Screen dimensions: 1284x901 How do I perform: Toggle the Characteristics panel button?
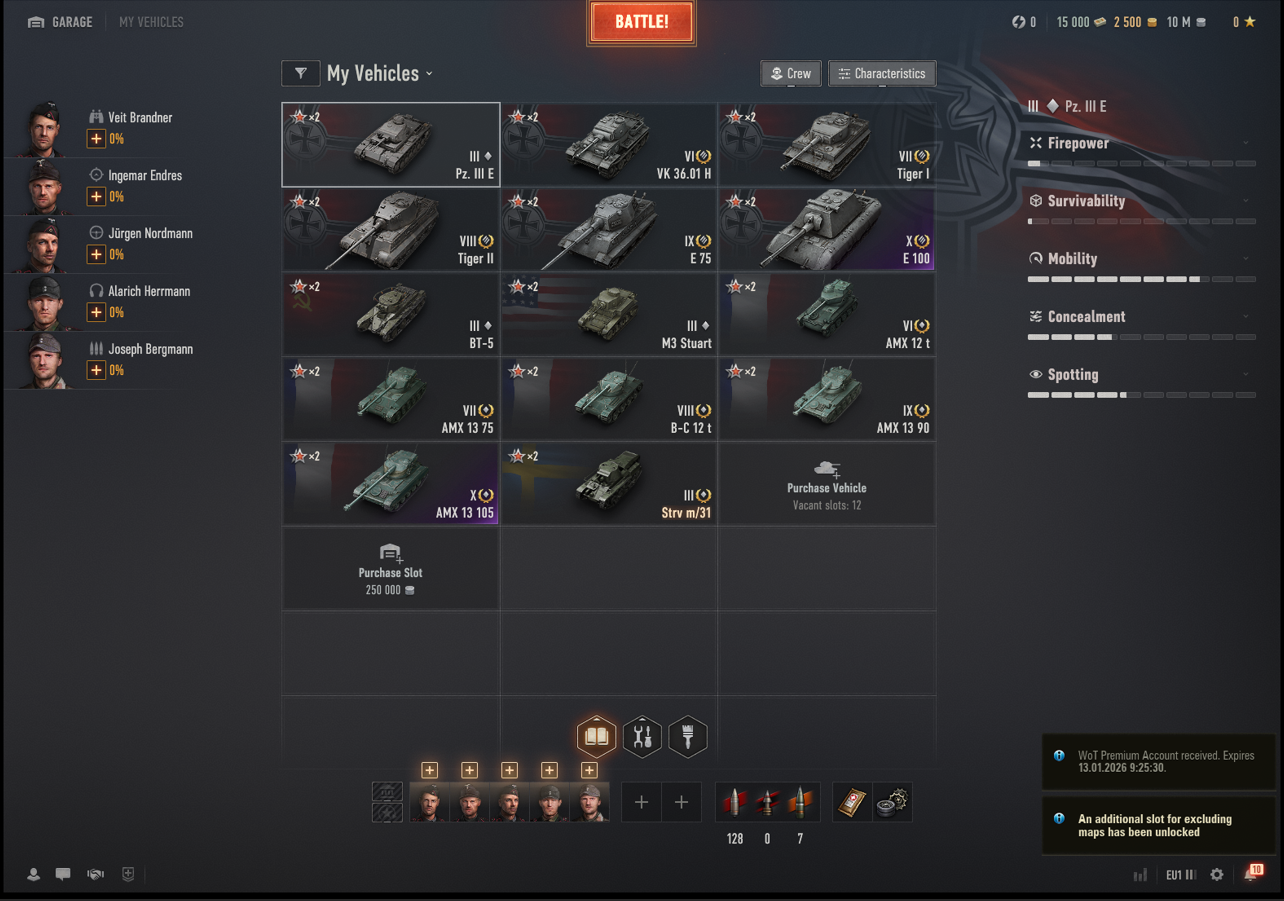tap(881, 73)
